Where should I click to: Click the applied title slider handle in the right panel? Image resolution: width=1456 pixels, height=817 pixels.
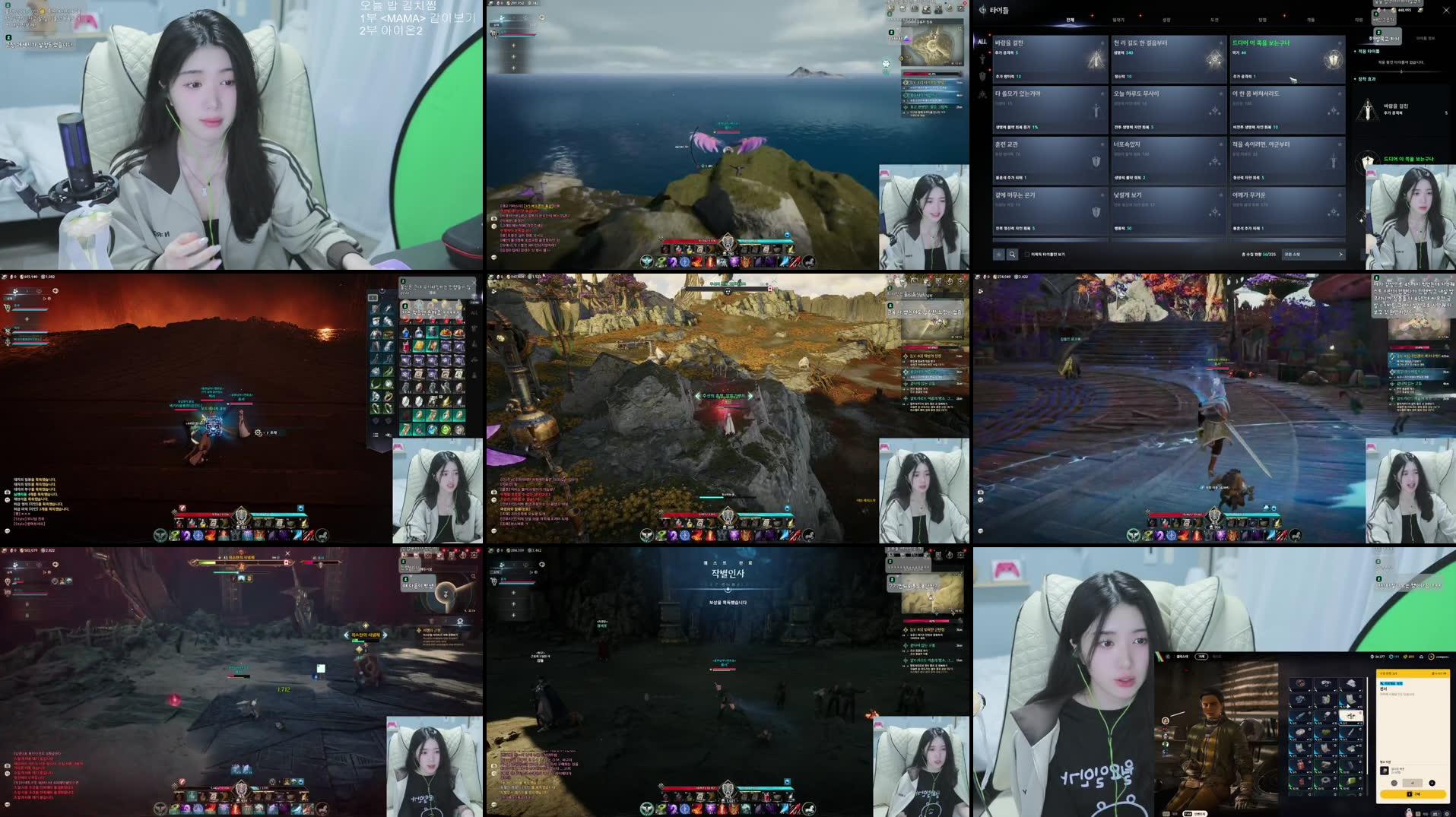(1401, 71)
